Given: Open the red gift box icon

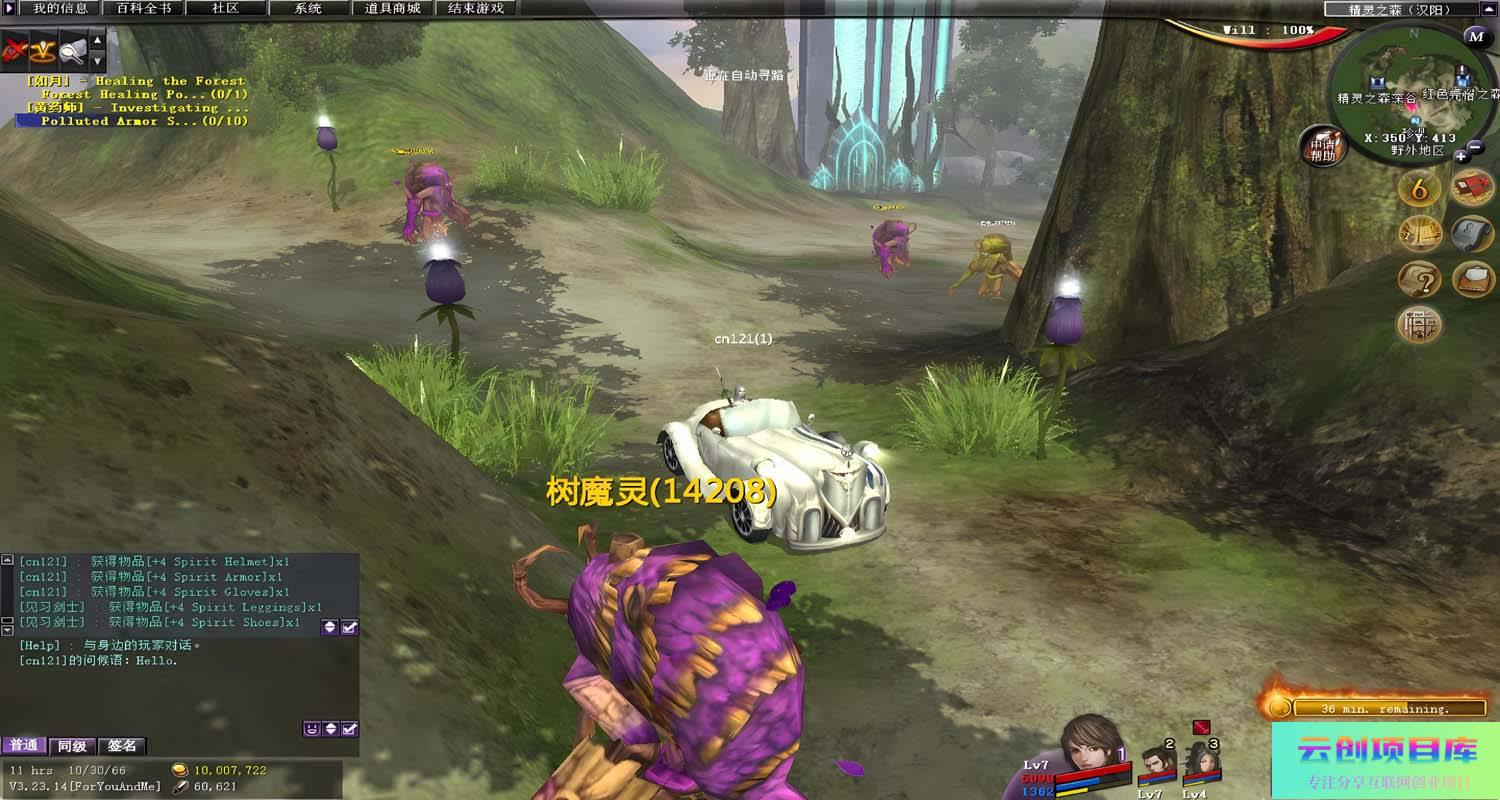Looking at the screenshot, I should pos(1472,187).
